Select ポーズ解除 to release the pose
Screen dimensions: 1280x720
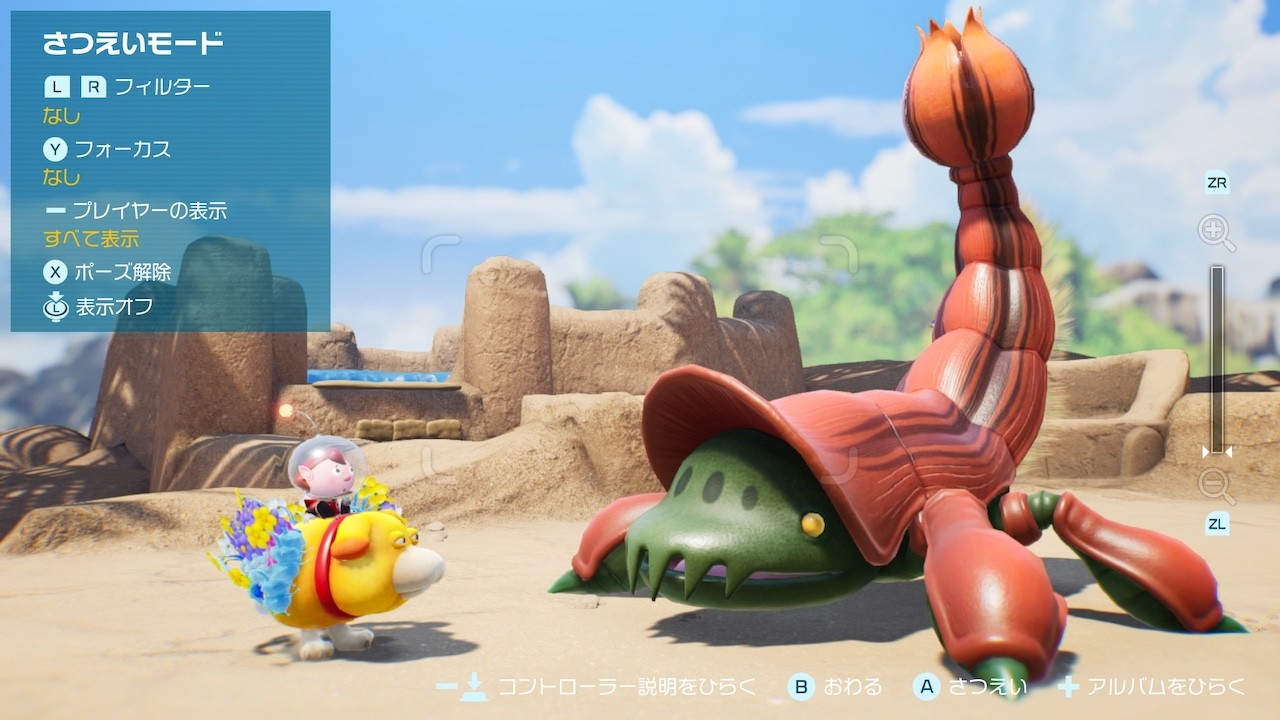click(x=122, y=272)
